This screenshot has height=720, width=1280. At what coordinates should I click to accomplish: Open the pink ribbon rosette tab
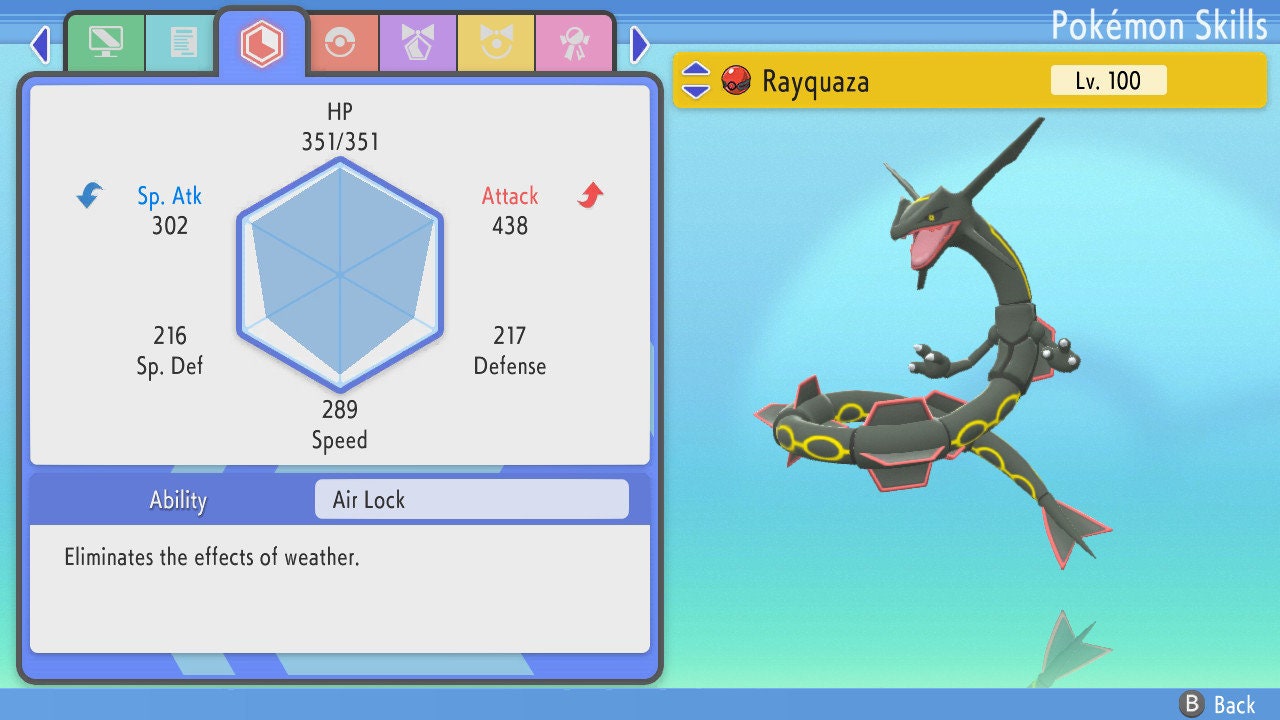(573, 43)
